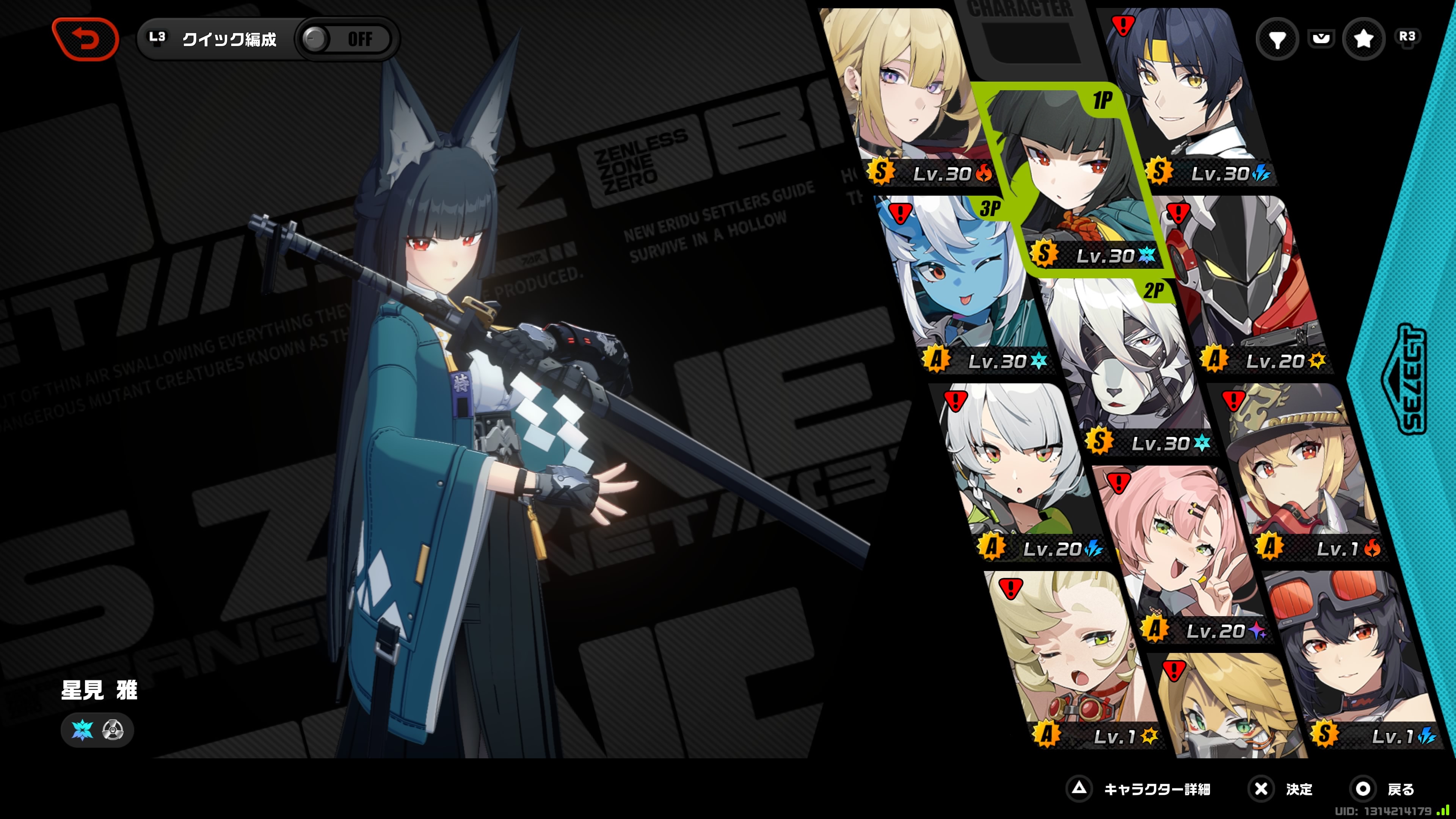
Task: Open the character filter funnel button
Action: pyautogui.click(x=1277, y=39)
